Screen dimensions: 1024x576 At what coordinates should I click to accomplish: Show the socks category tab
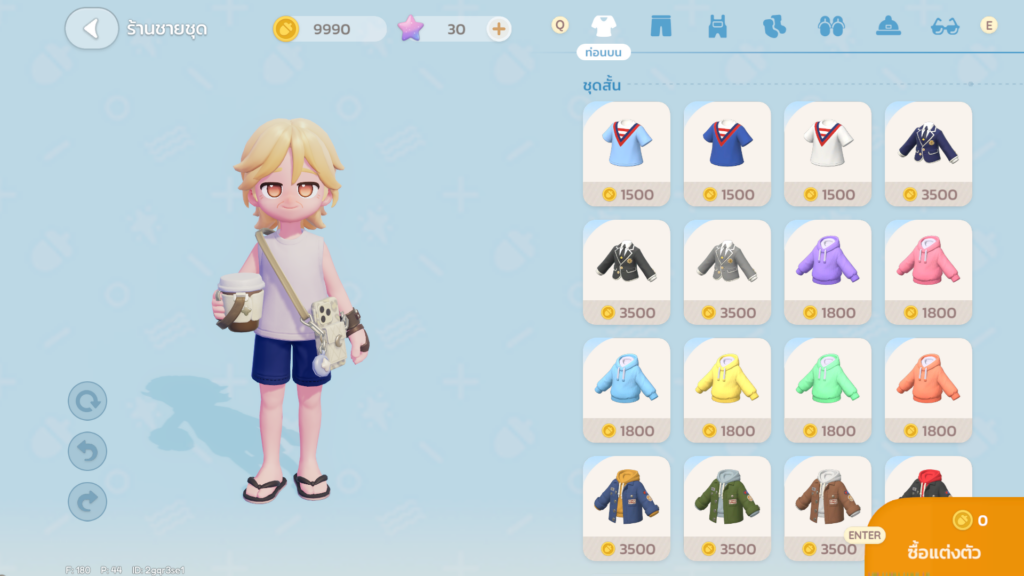click(774, 26)
